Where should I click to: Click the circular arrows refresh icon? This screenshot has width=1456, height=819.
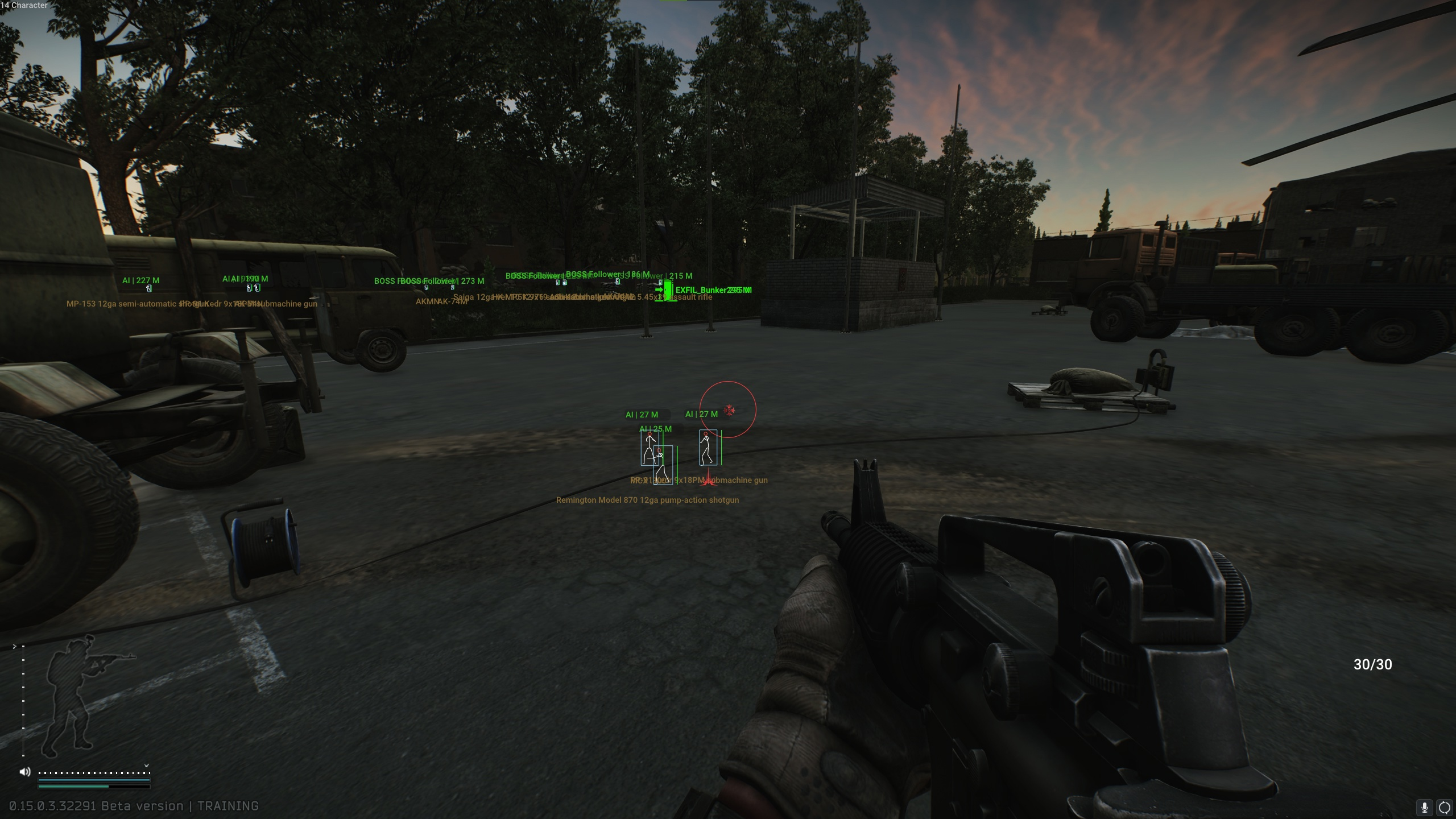1445,807
